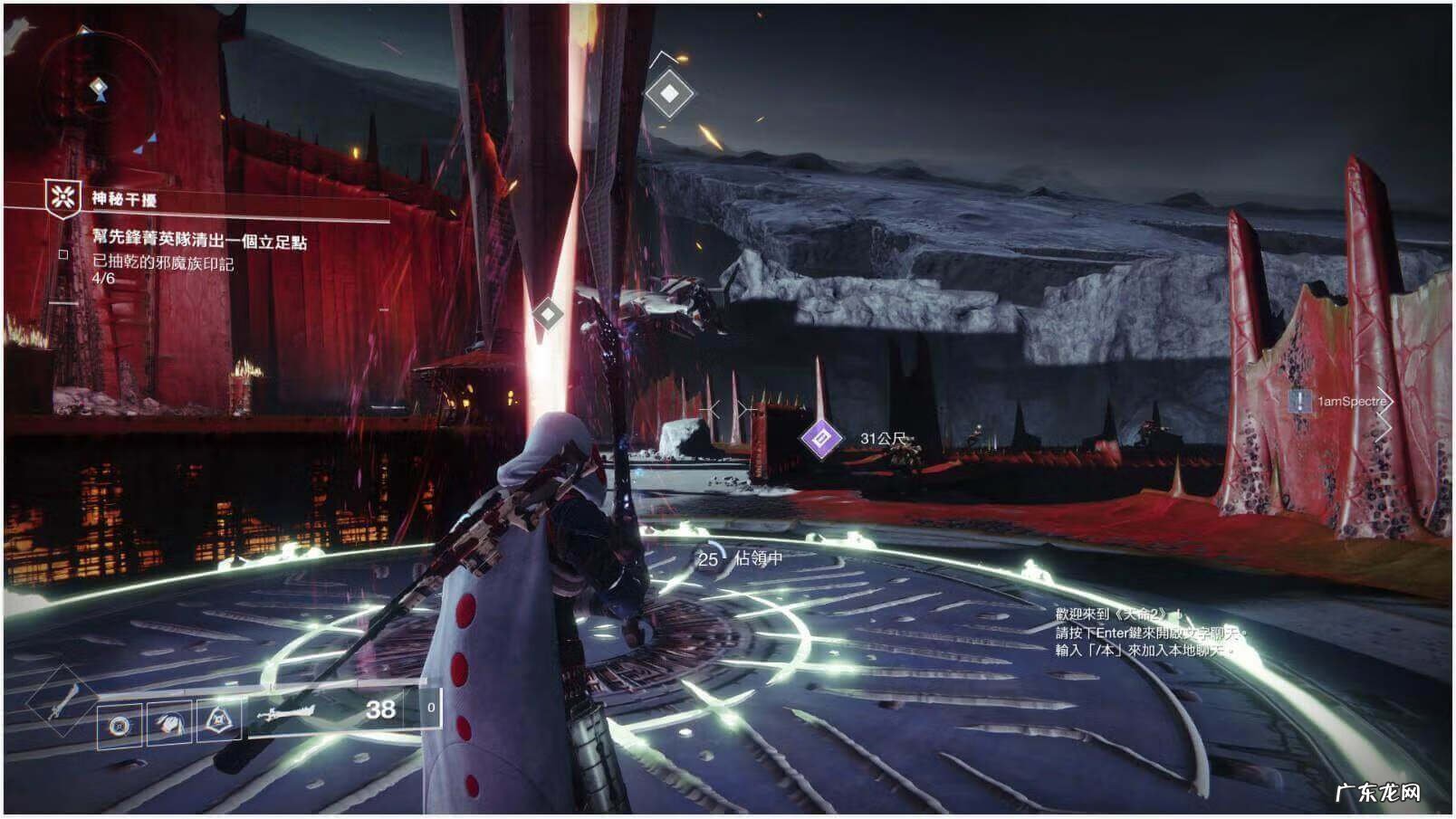Use the grenade ability icon

(120, 725)
